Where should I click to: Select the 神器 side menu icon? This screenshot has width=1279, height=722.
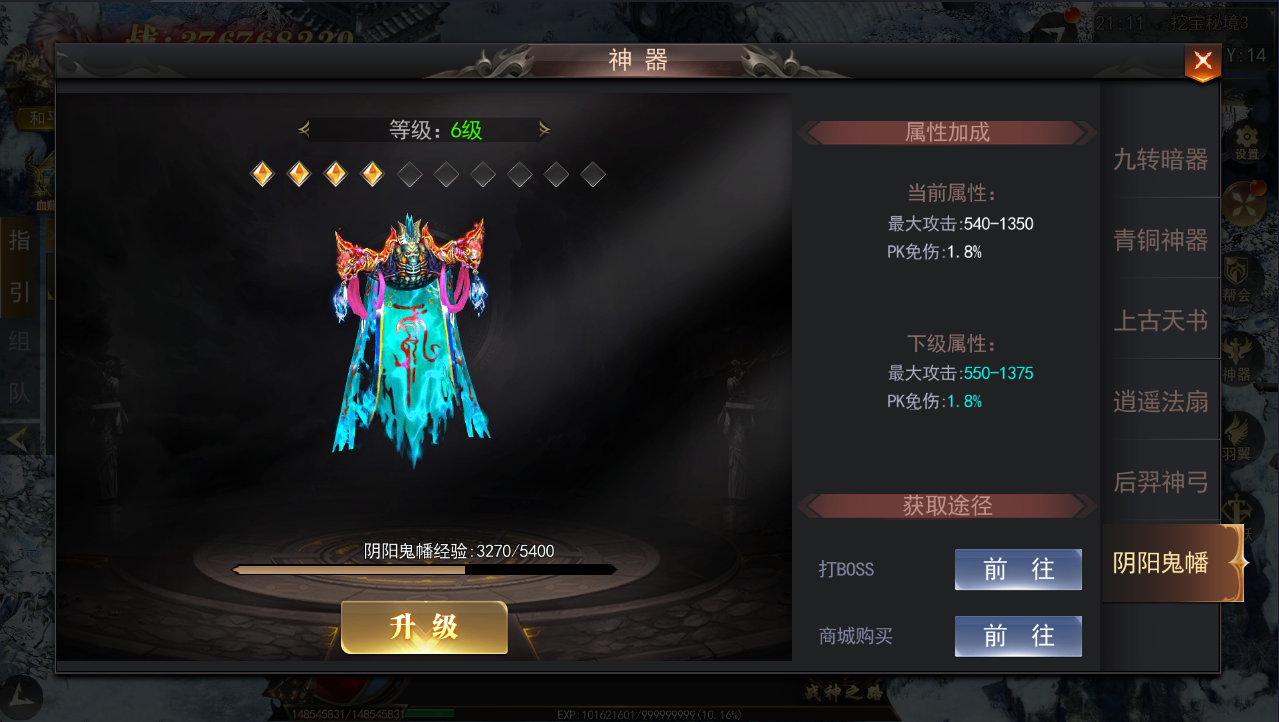click(1238, 359)
